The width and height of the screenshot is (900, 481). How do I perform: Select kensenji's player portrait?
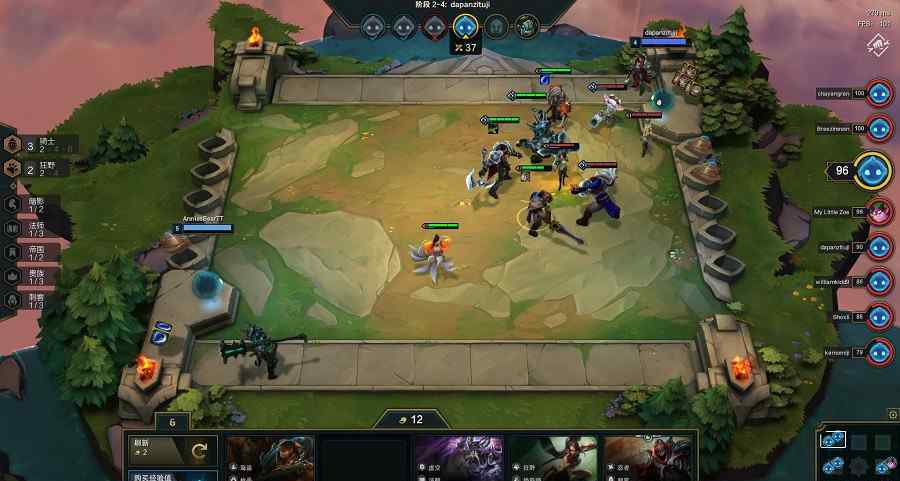(x=879, y=352)
